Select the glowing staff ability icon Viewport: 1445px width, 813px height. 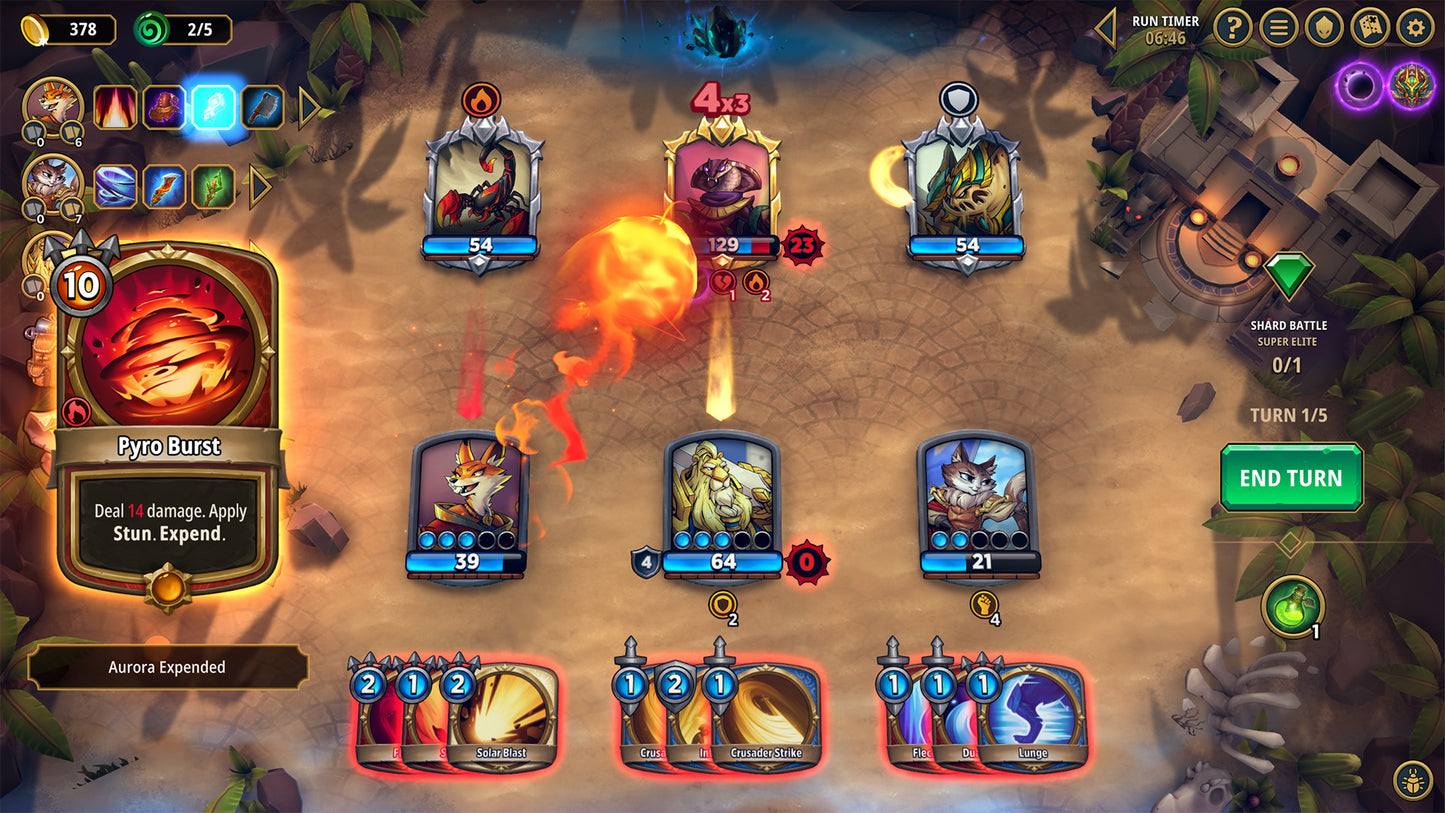pyautogui.click(x=214, y=107)
